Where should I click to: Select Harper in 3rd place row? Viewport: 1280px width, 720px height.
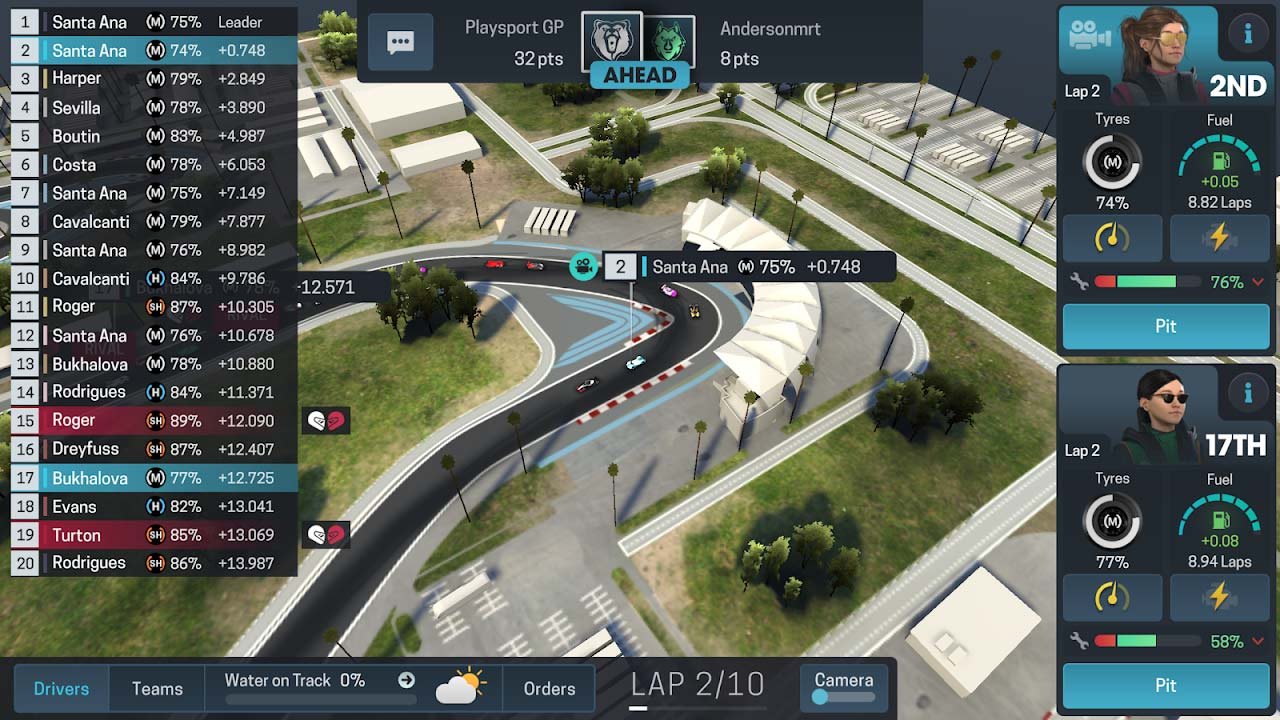coord(150,78)
